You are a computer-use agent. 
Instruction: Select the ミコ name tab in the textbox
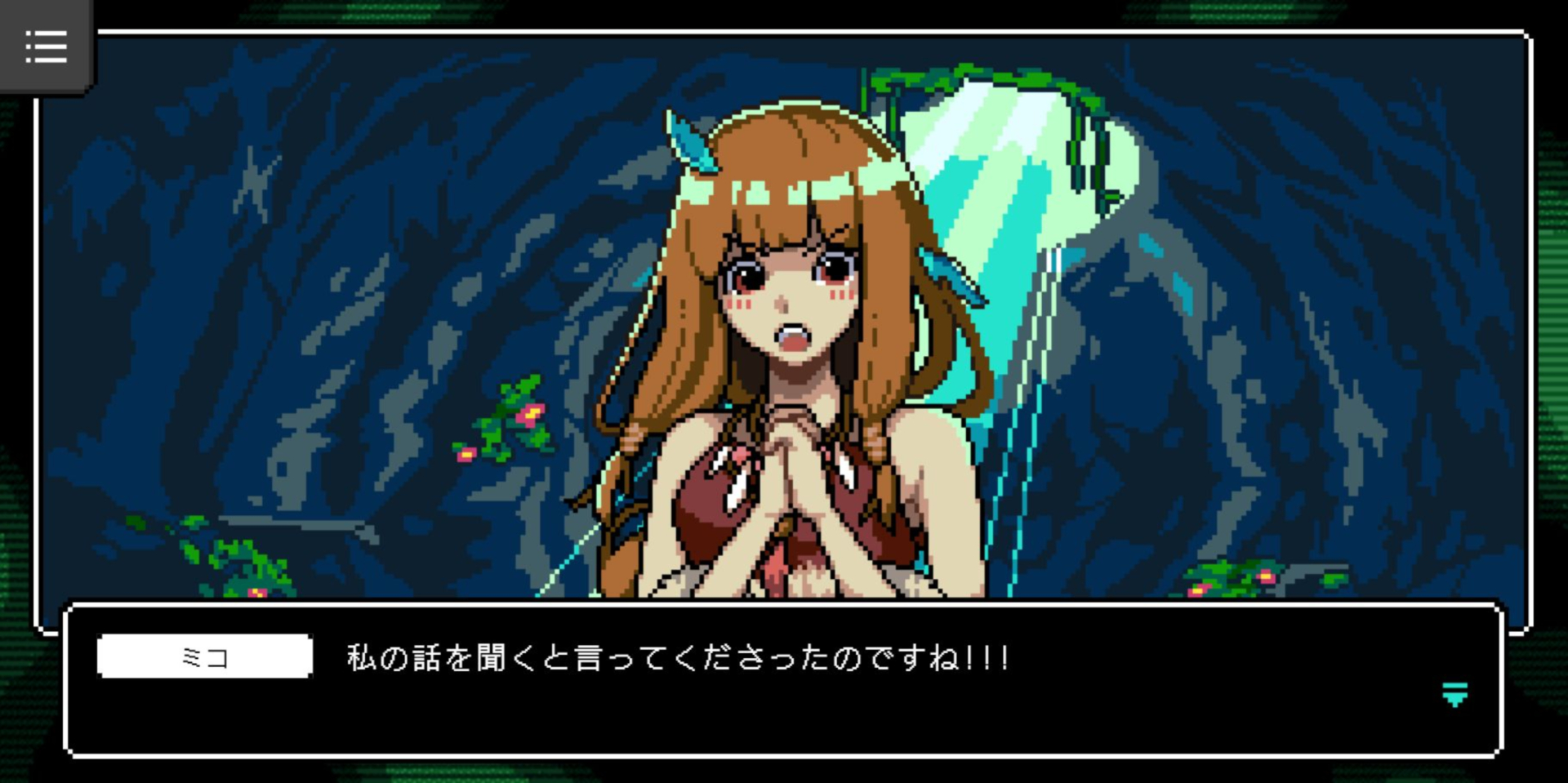[x=204, y=657]
